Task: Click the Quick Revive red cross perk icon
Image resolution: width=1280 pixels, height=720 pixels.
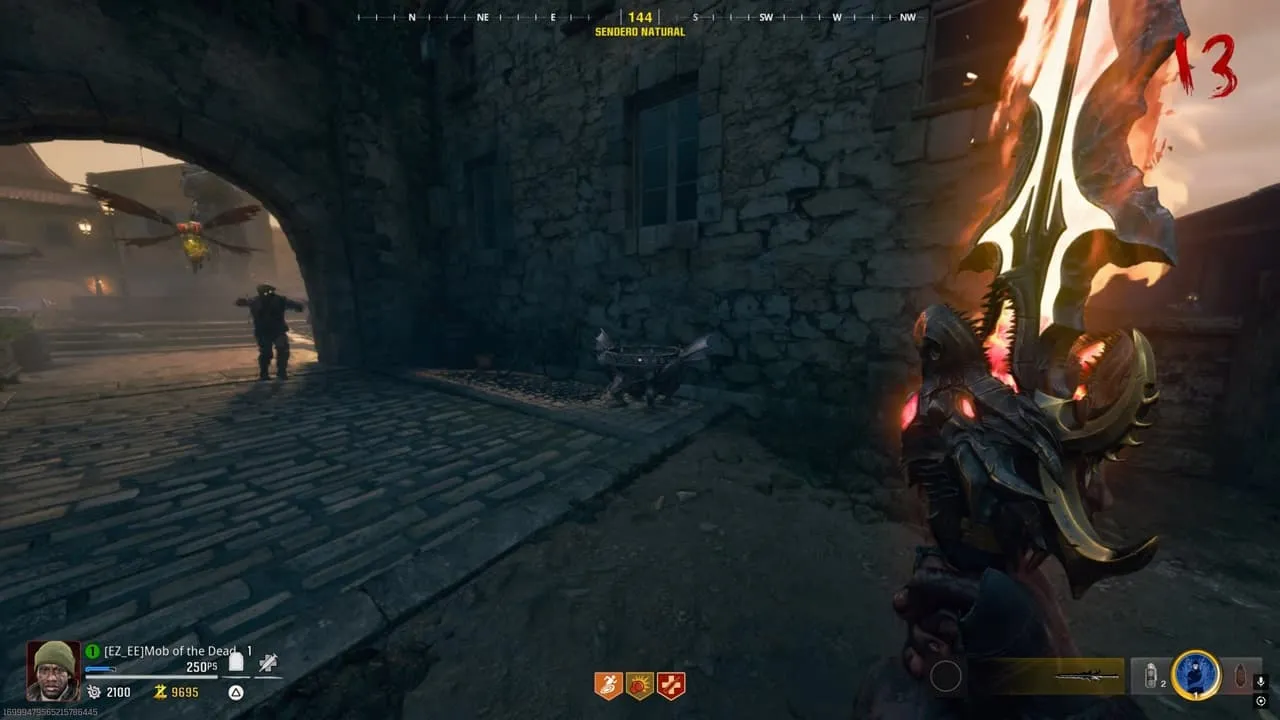Action: tap(671, 686)
